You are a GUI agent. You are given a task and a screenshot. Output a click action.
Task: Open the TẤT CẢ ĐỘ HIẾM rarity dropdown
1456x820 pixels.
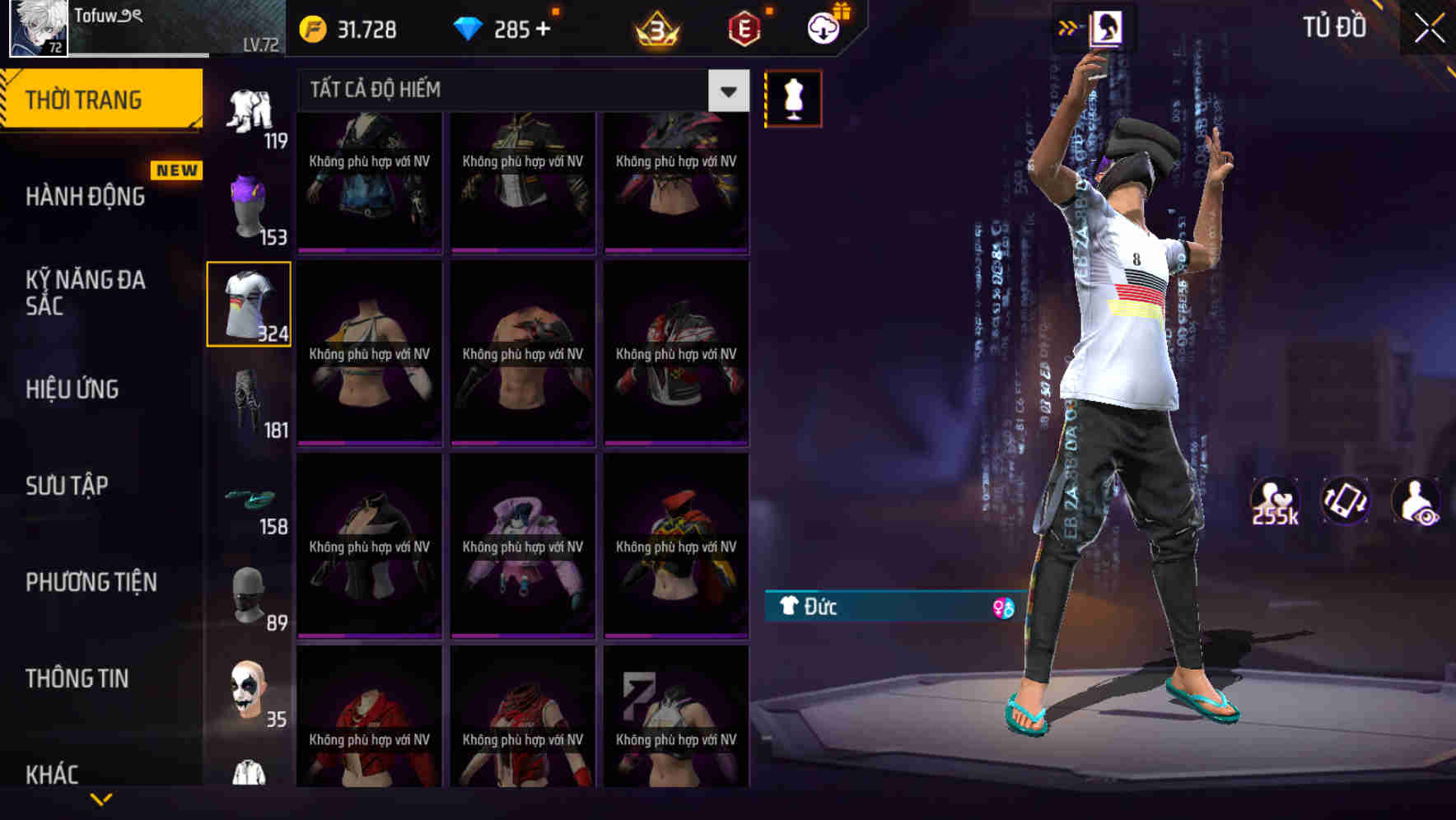click(726, 91)
